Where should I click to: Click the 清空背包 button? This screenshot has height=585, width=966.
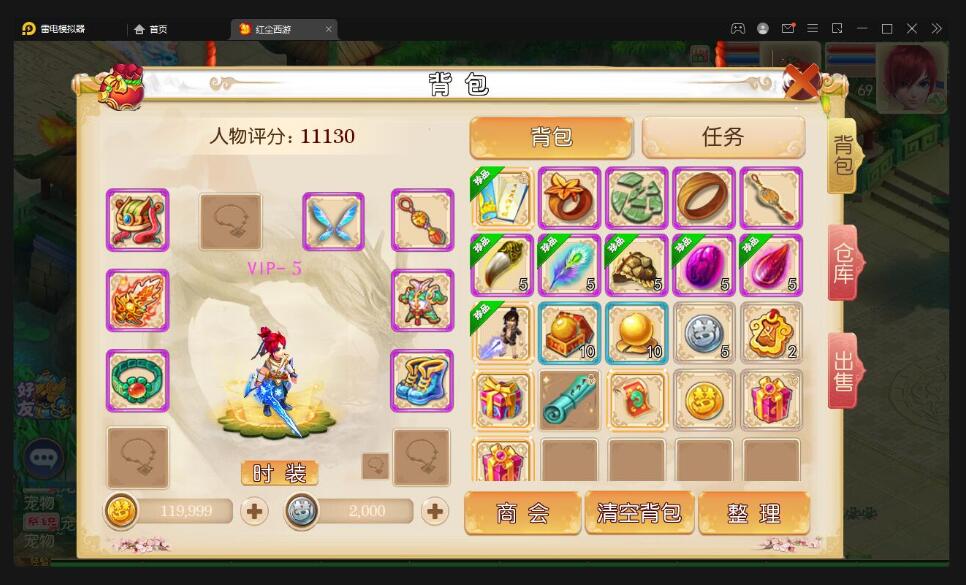click(x=639, y=513)
